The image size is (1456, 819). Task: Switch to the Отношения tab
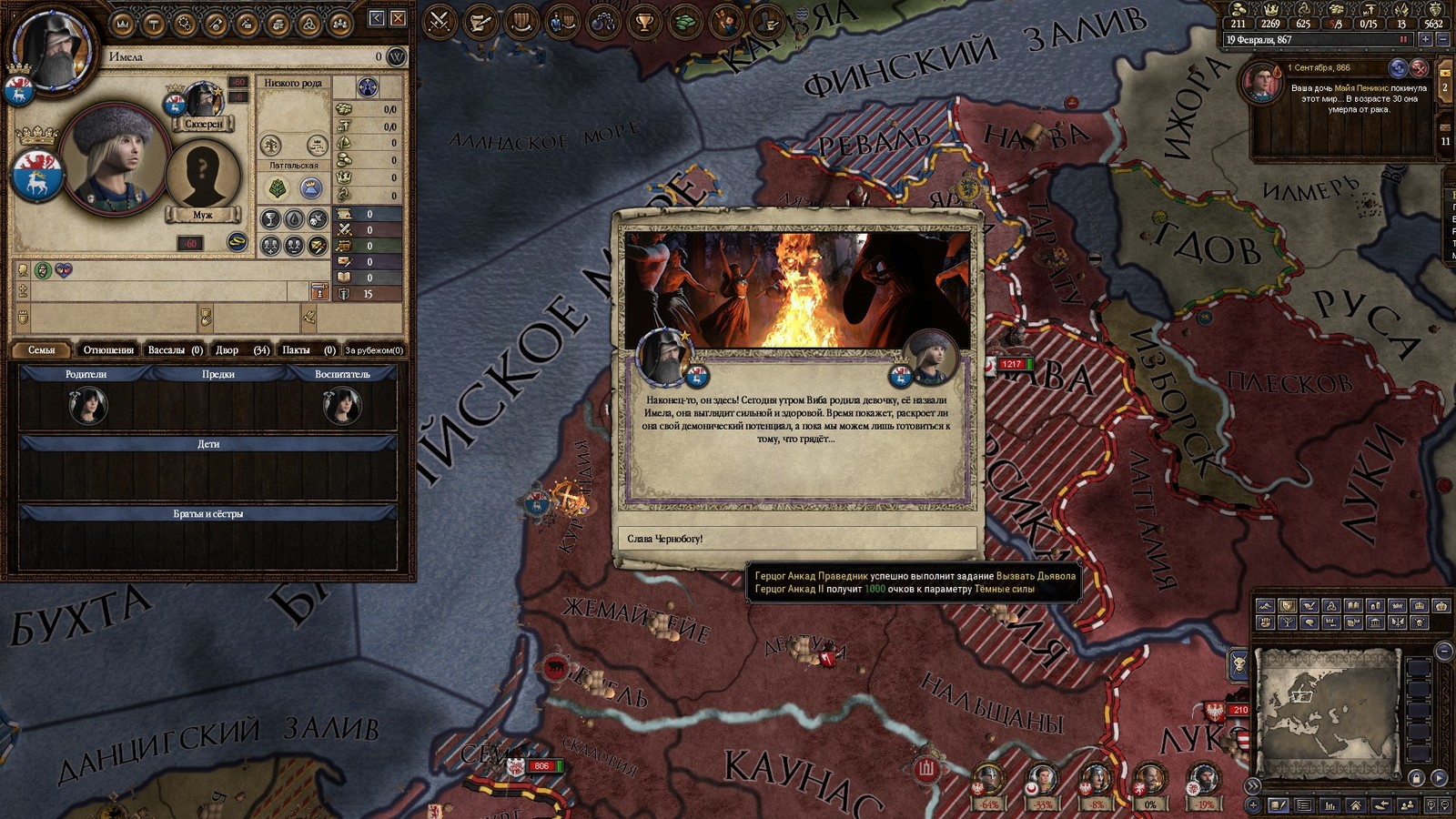pyautogui.click(x=108, y=349)
